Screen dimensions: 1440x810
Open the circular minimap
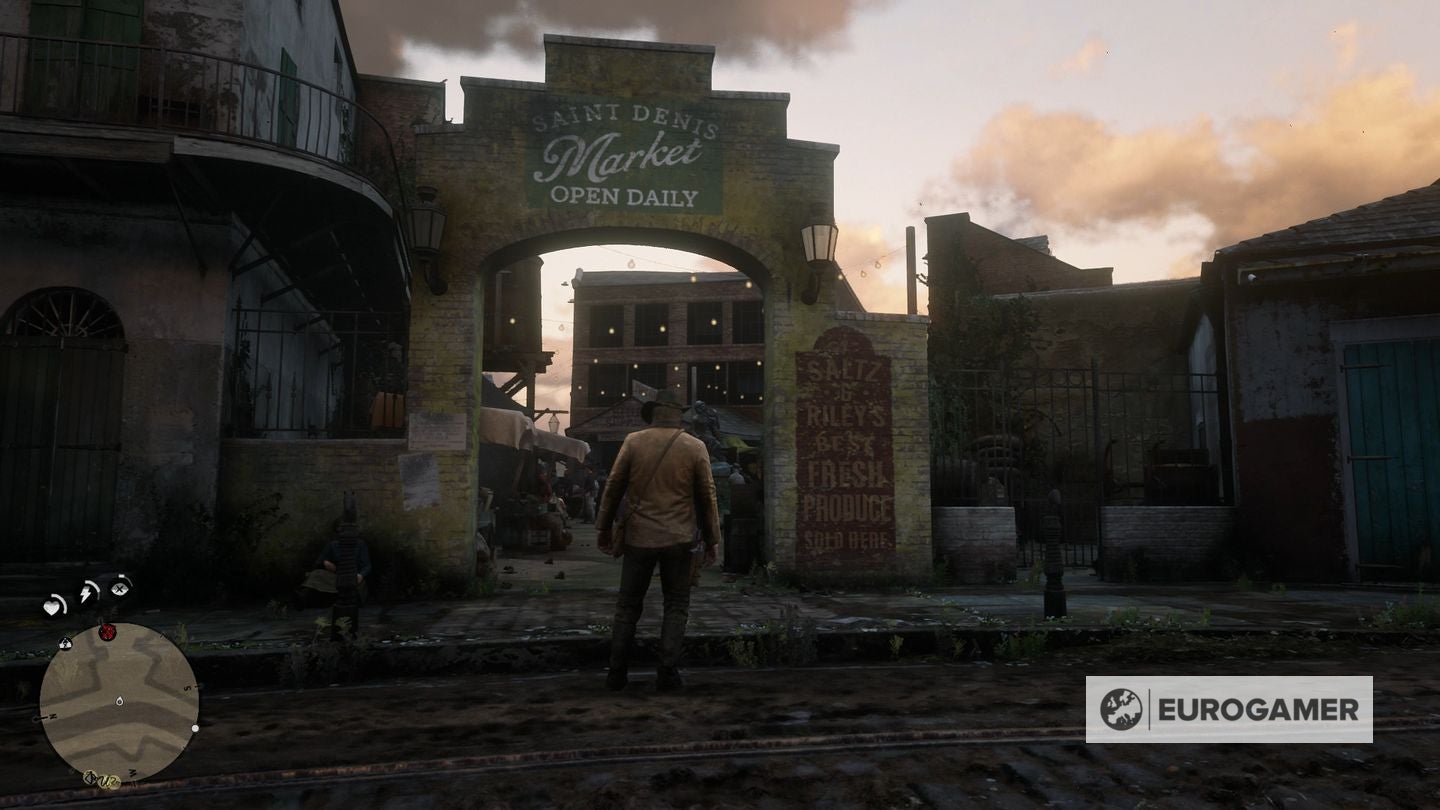(119, 701)
